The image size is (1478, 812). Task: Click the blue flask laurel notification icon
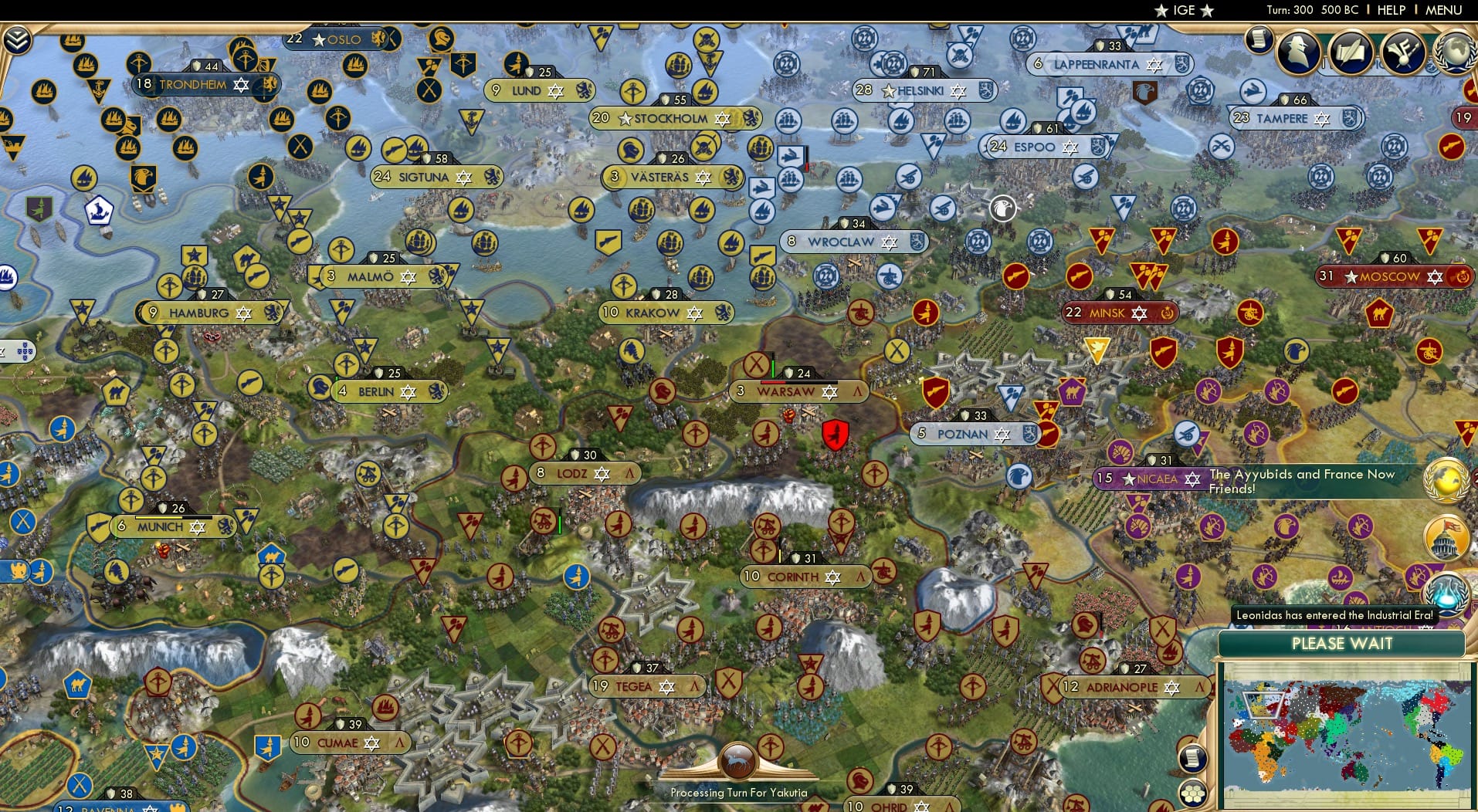pyautogui.click(x=1449, y=594)
